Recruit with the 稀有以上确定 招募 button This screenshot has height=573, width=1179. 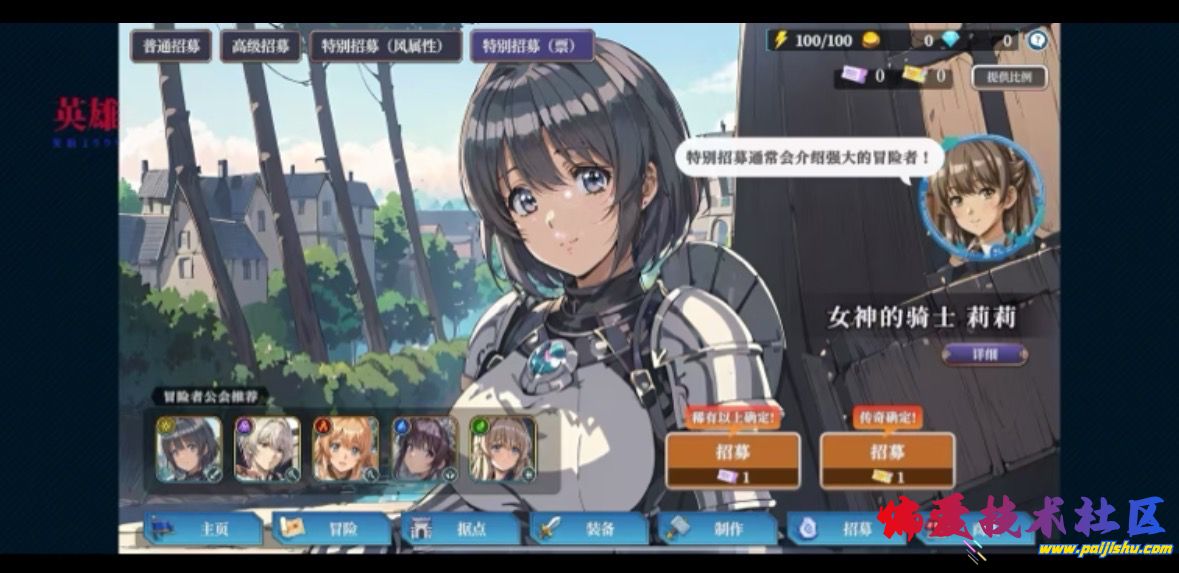pyautogui.click(x=732, y=460)
